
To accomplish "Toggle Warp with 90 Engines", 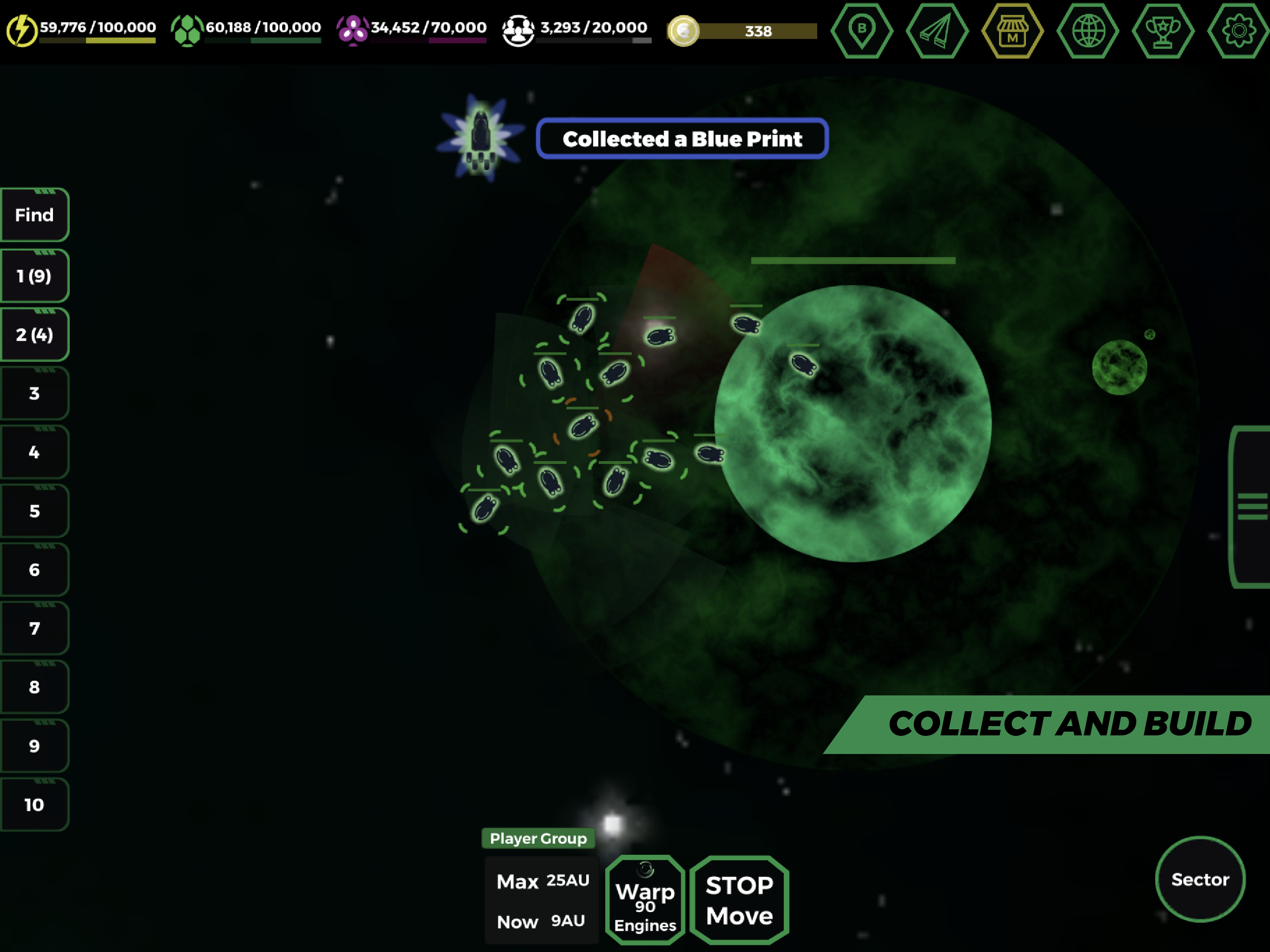I will 645,900.
